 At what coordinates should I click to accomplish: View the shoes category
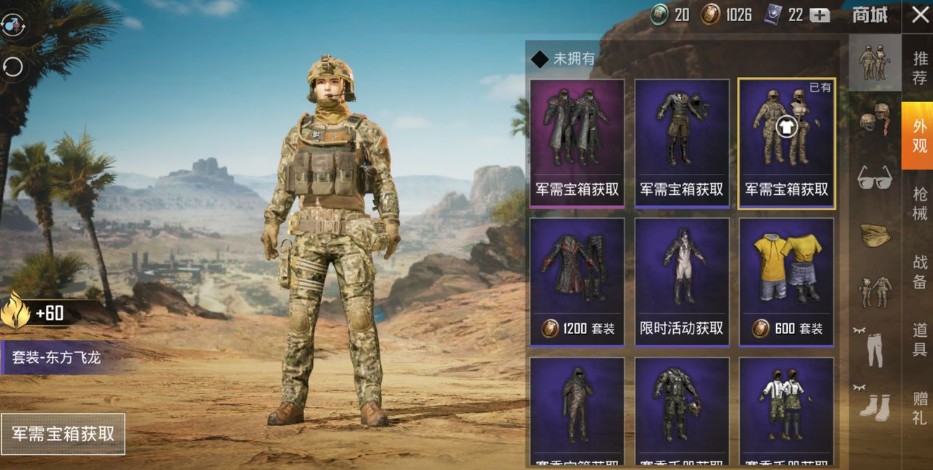[874, 404]
